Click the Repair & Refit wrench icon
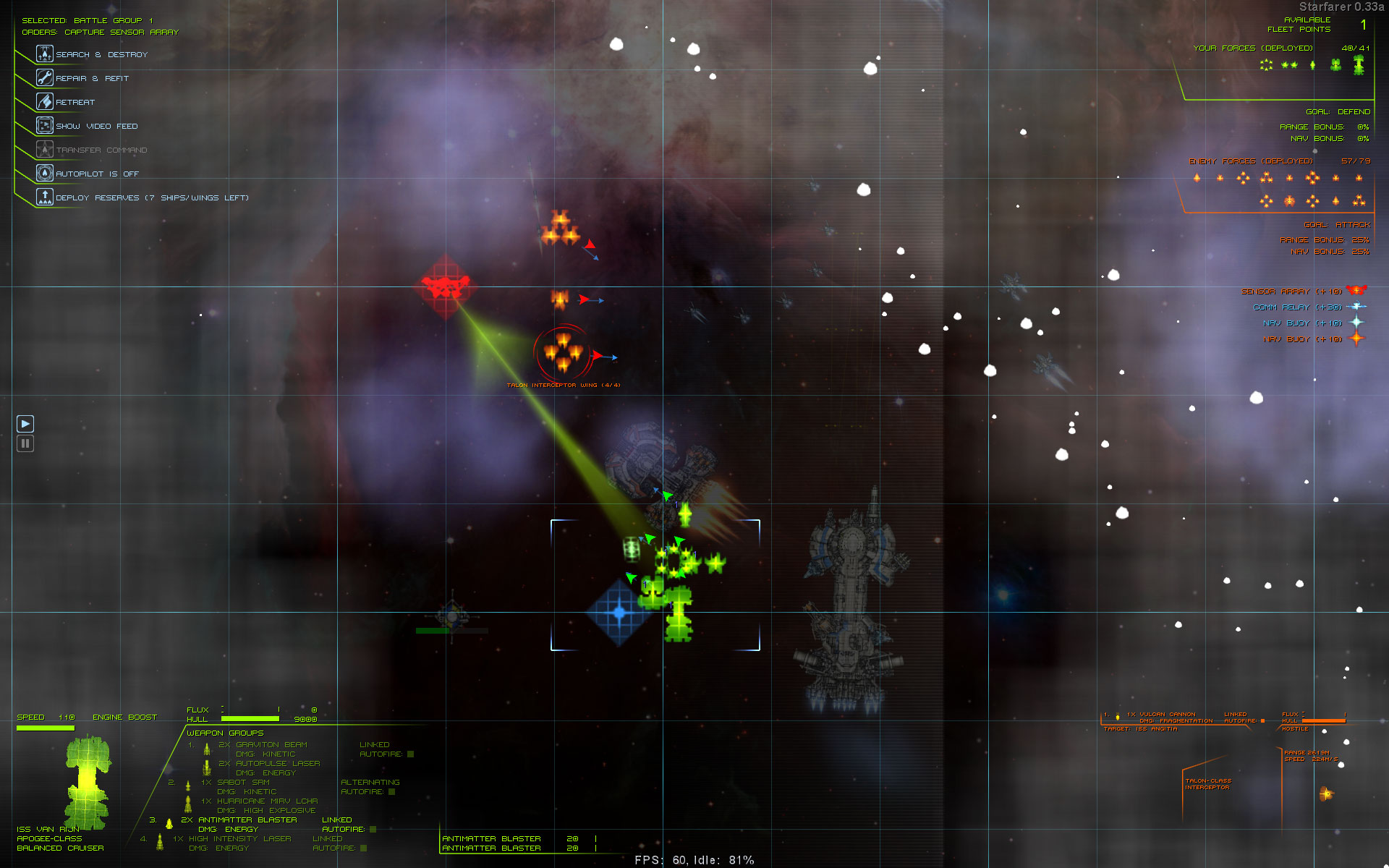Image resolution: width=1389 pixels, height=868 pixels. [x=45, y=77]
